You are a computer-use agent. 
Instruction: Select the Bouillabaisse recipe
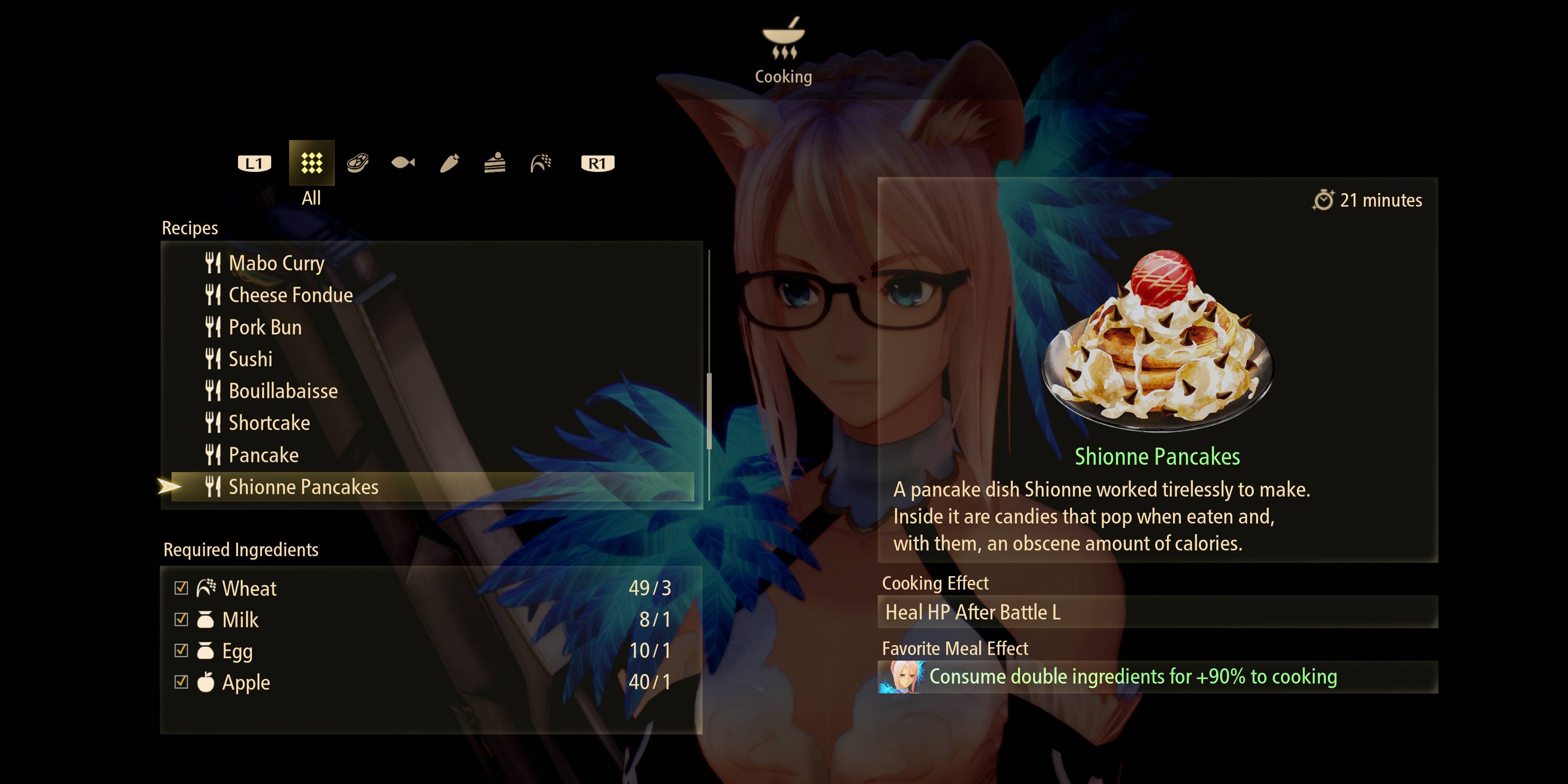[x=283, y=391]
